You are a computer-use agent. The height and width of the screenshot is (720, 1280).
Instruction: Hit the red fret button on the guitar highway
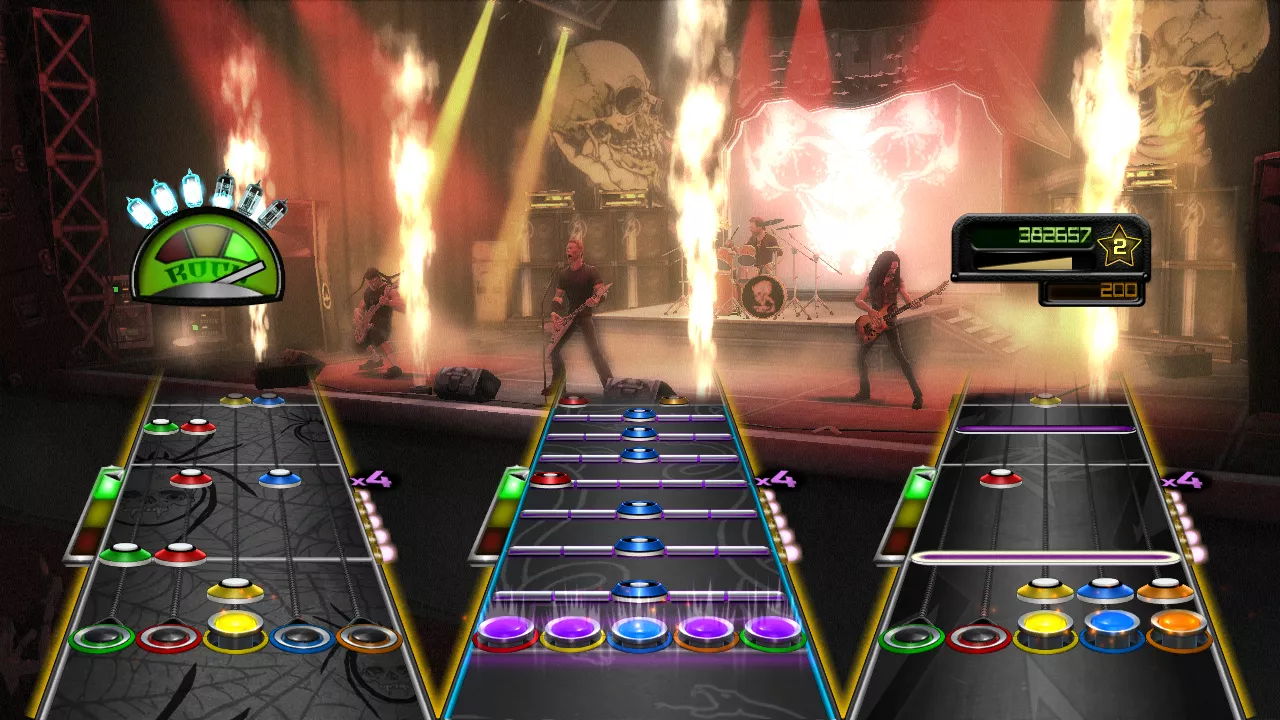click(x=169, y=637)
